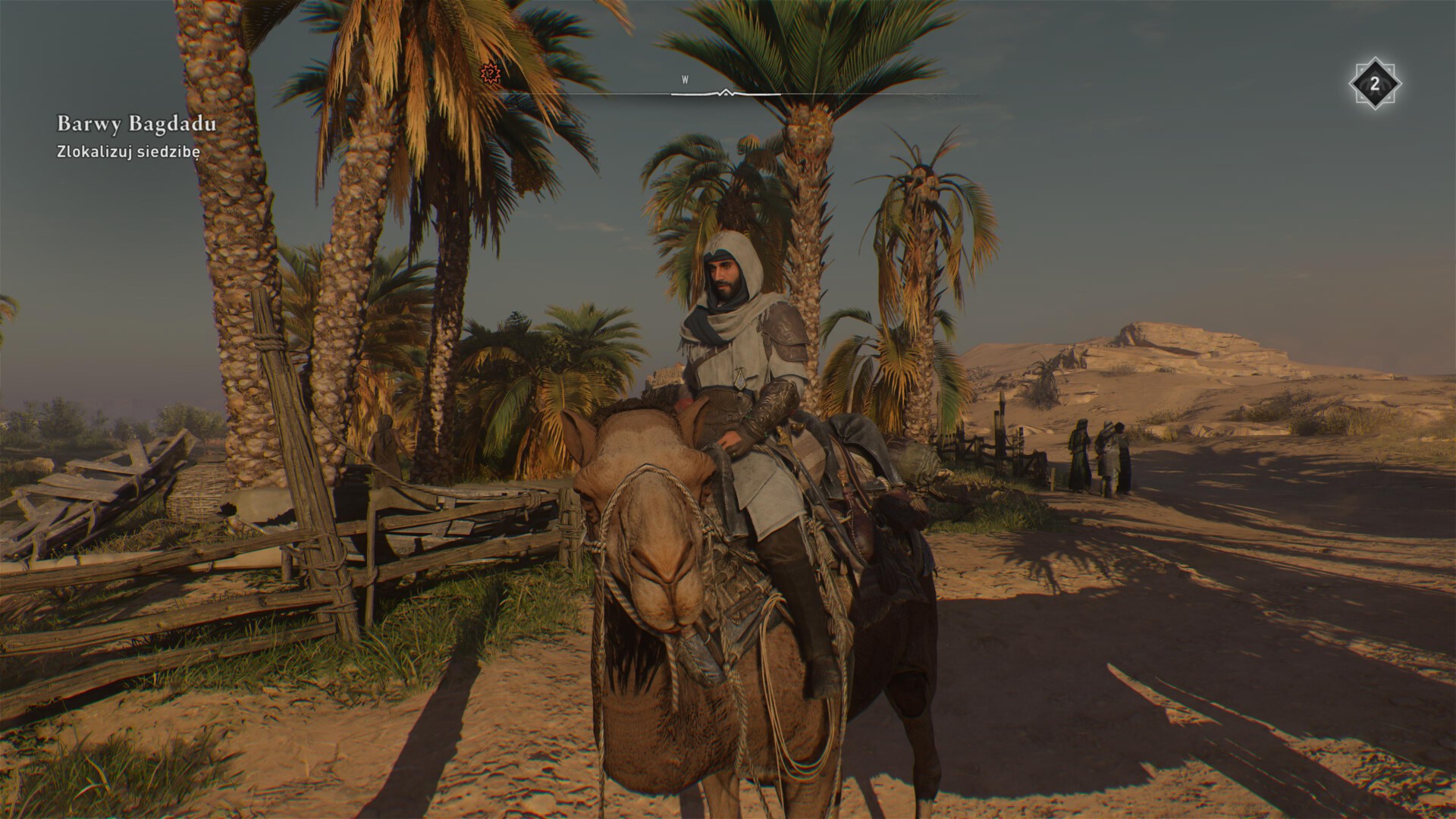Click the red quest marker on compass

[491, 74]
